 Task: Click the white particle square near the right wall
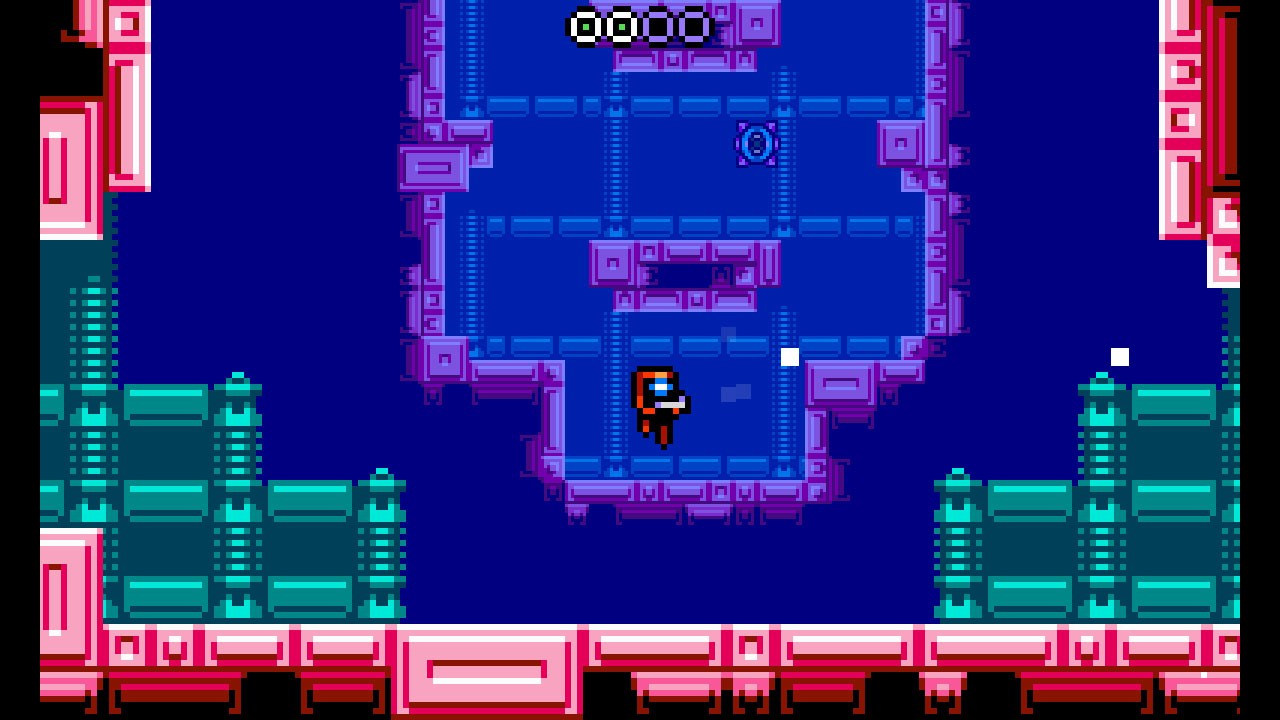[1119, 355]
